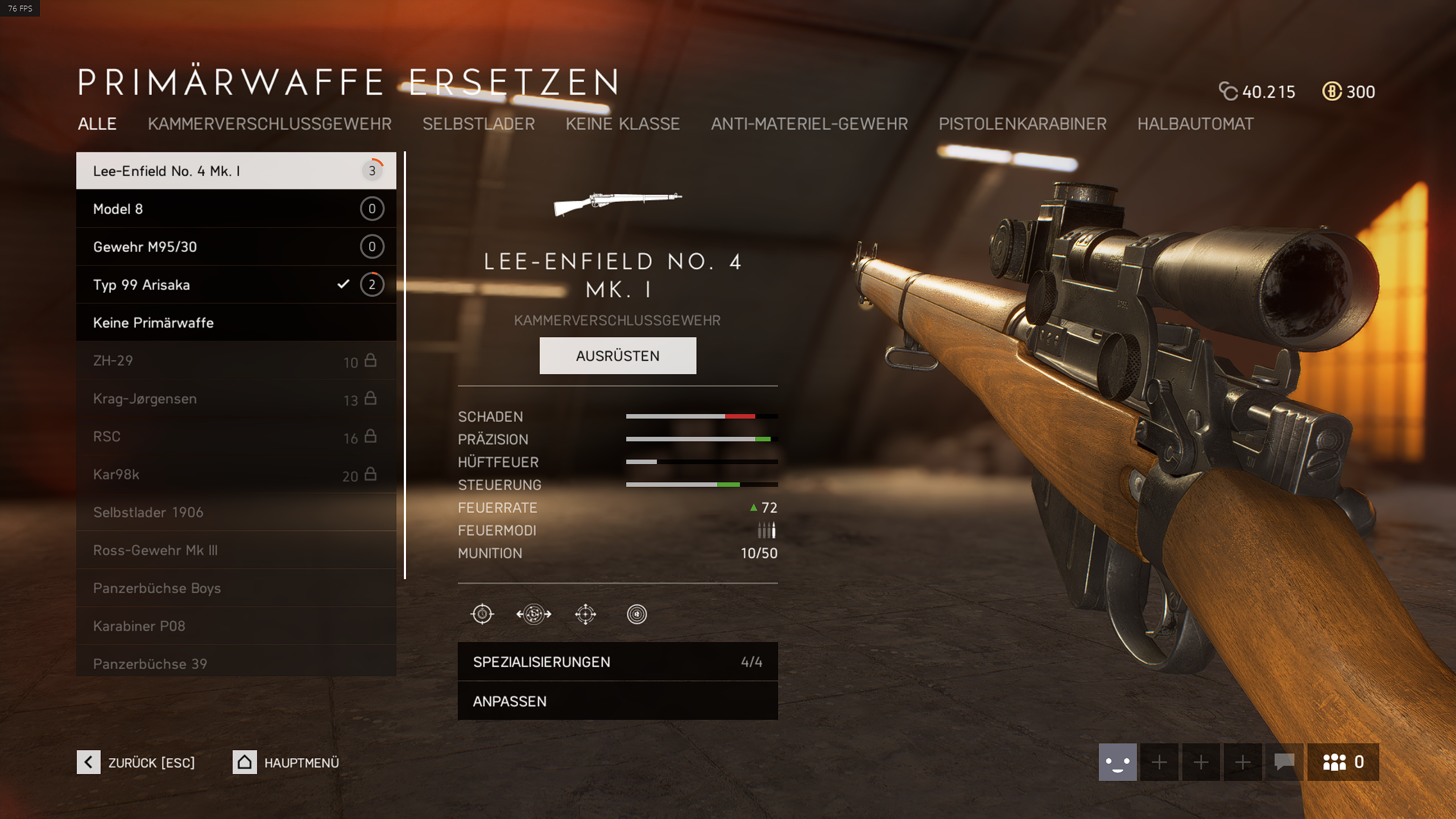Select Keine Primärwaffe option

tap(236, 322)
